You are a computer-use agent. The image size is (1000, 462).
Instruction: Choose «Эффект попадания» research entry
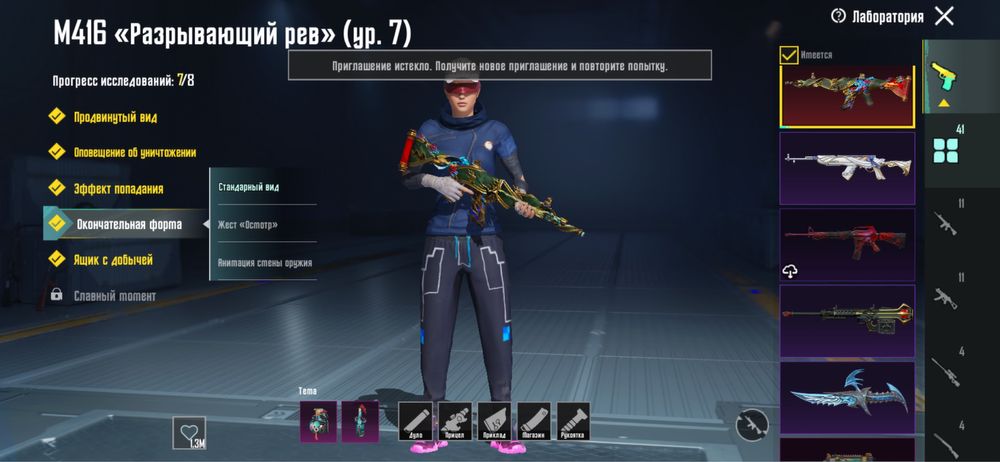(118, 189)
